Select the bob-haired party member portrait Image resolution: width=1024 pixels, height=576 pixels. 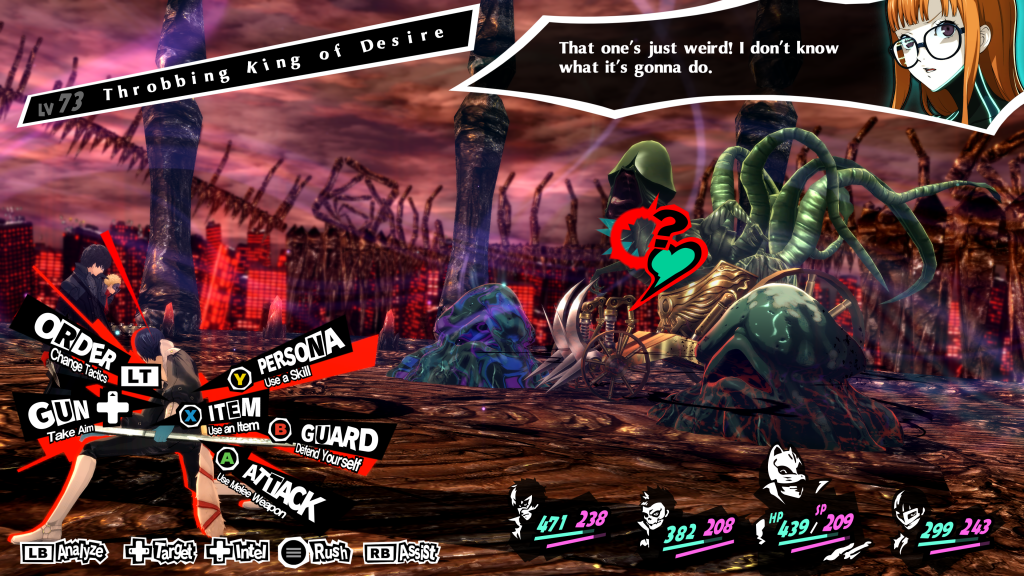click(912, 512)
